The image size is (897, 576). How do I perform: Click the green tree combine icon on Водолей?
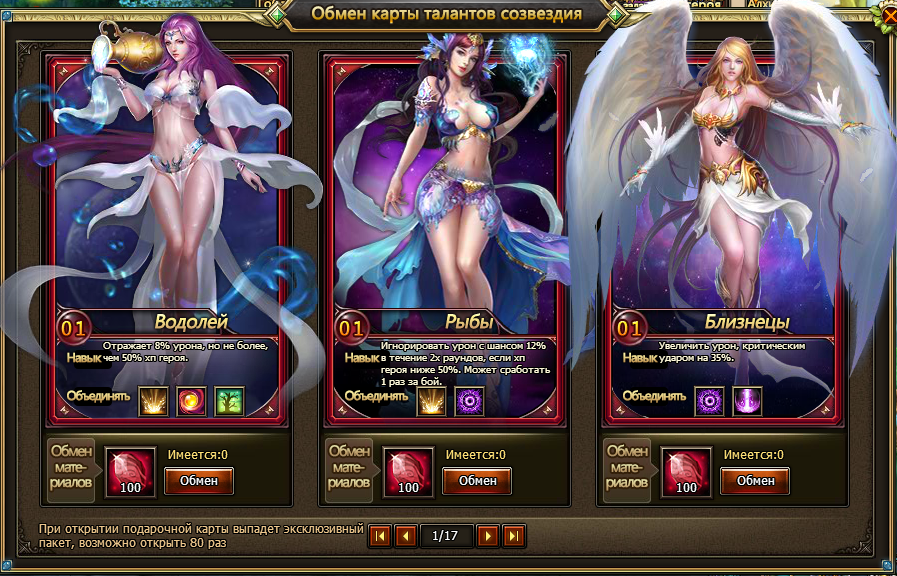pos(229,401)
